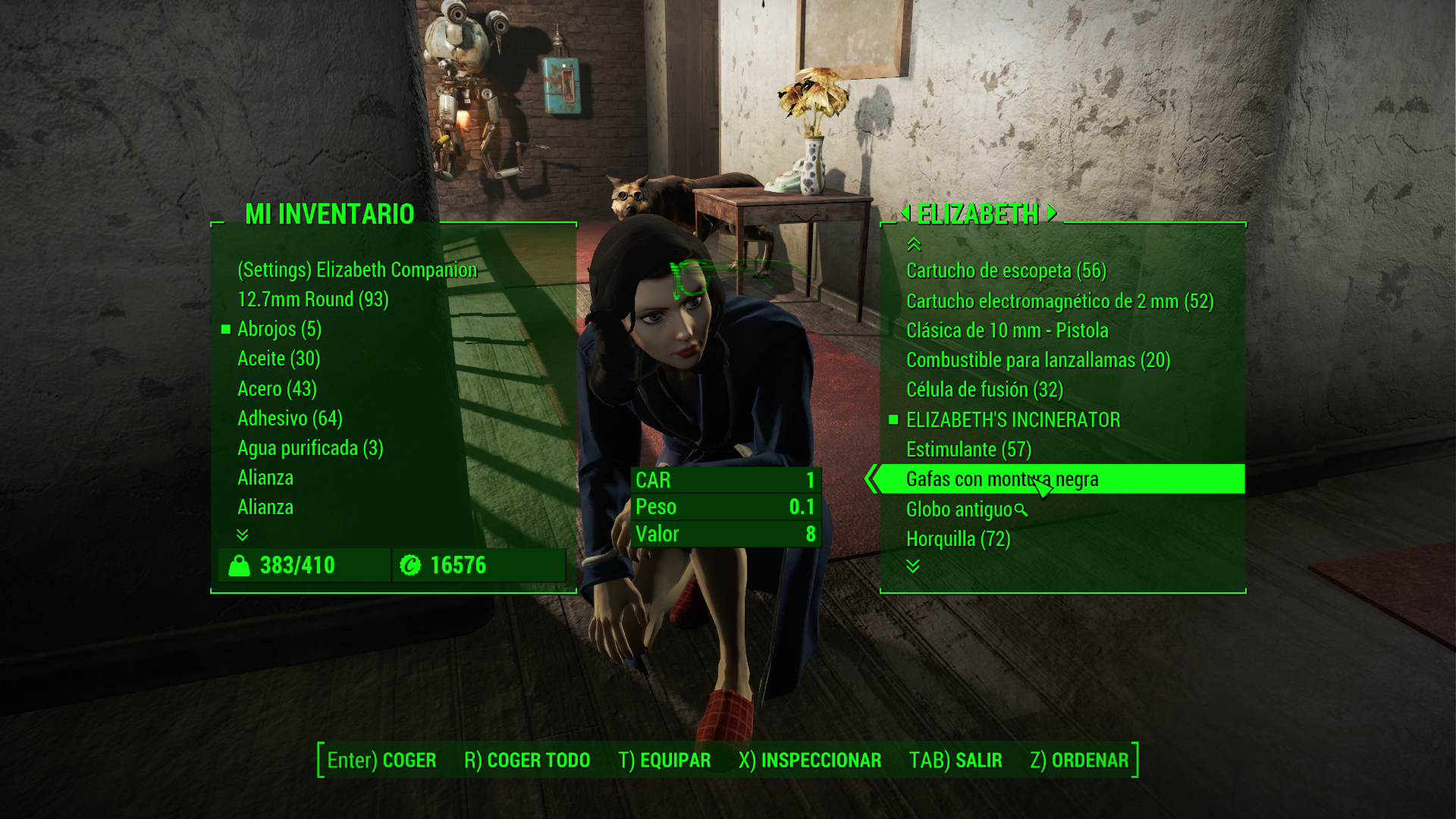Image resolution: width=1456 pixels, height=819 pixels.
Task: Select Agua purificada entry
Action: [x=310, y=448]
